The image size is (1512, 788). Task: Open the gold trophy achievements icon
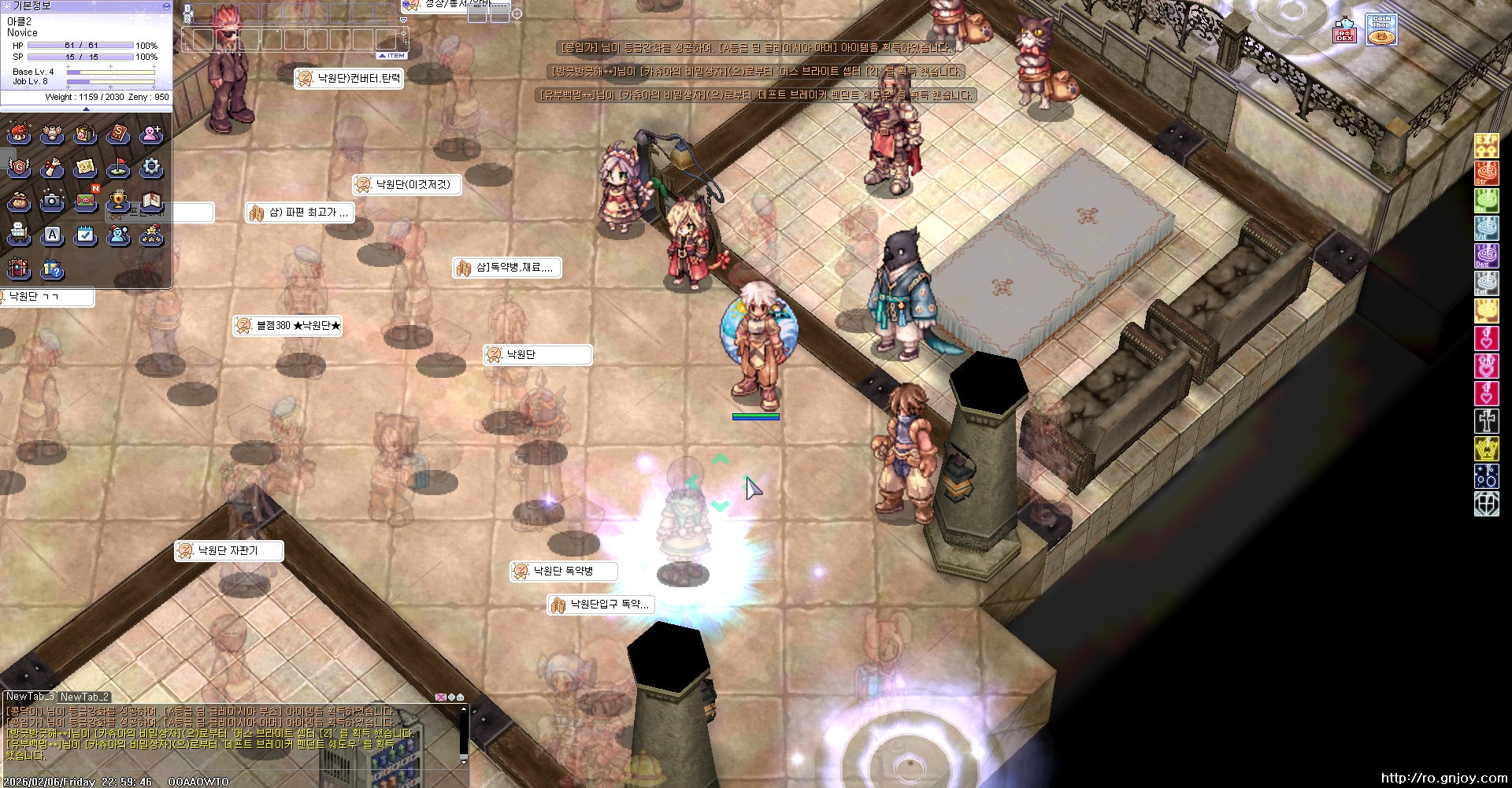(x=118, y=202)
